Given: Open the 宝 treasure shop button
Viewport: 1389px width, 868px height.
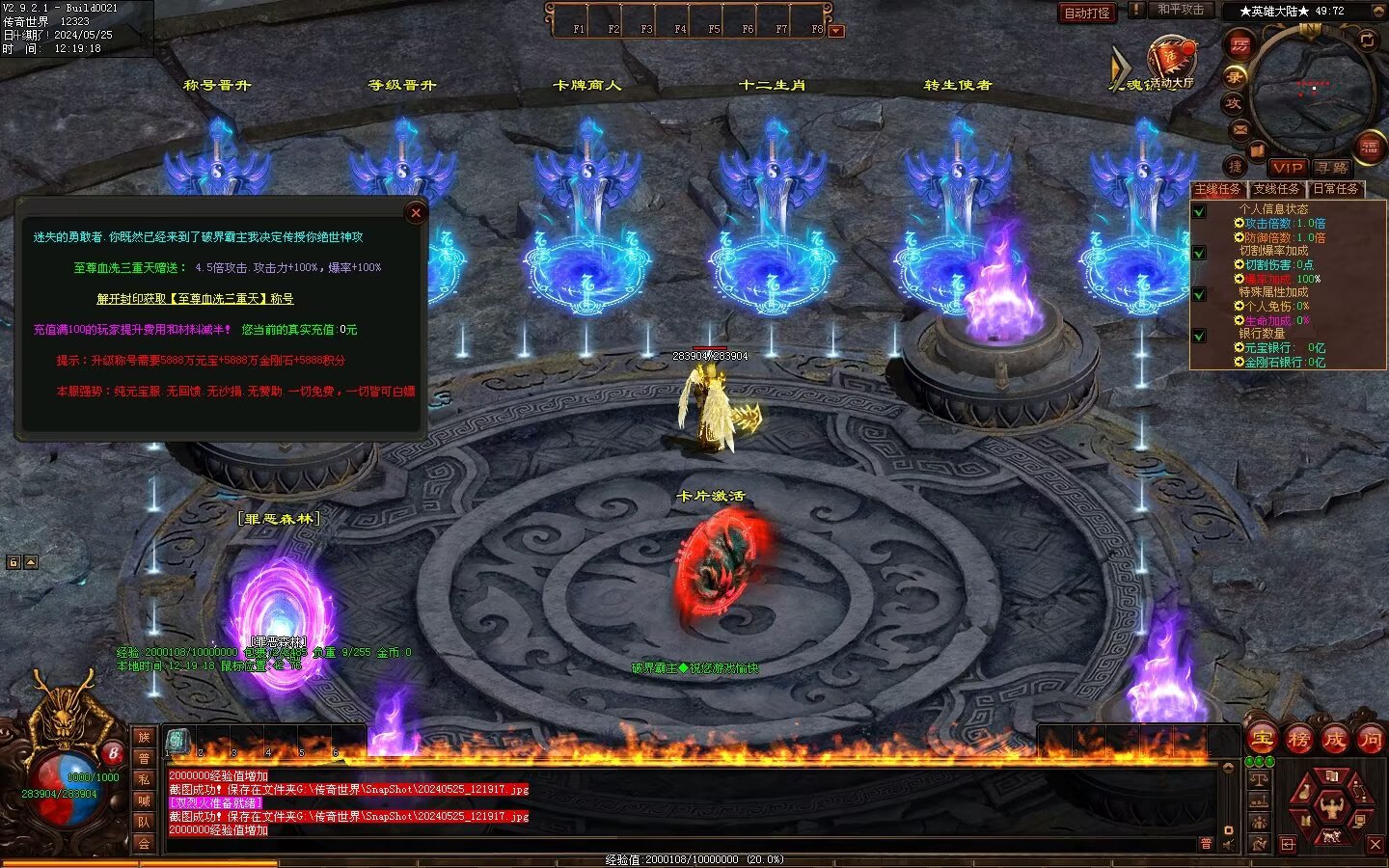Looking at the screenshot, I should coord(1262,740).
